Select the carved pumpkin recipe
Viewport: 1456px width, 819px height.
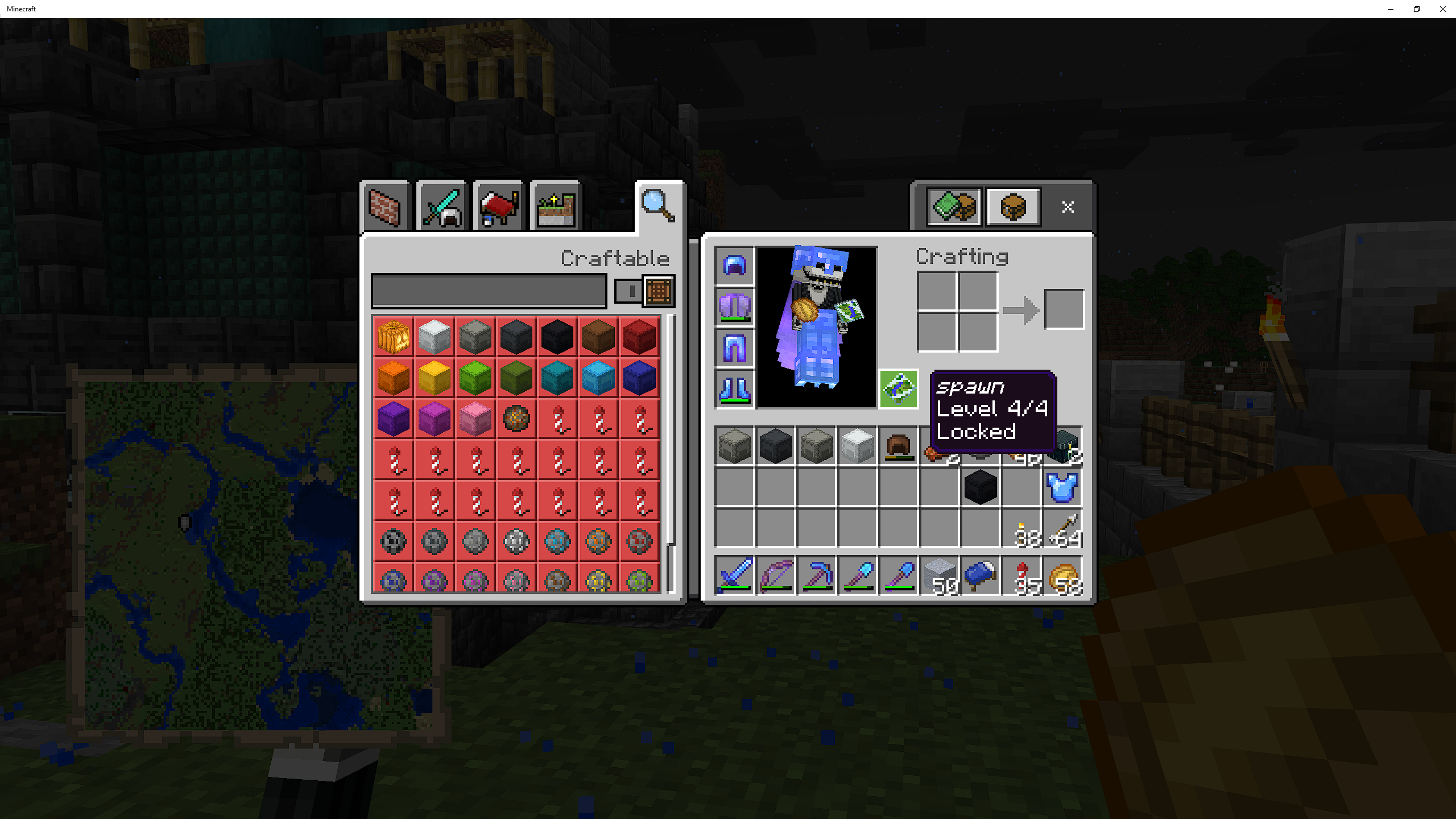pos(393,337)
